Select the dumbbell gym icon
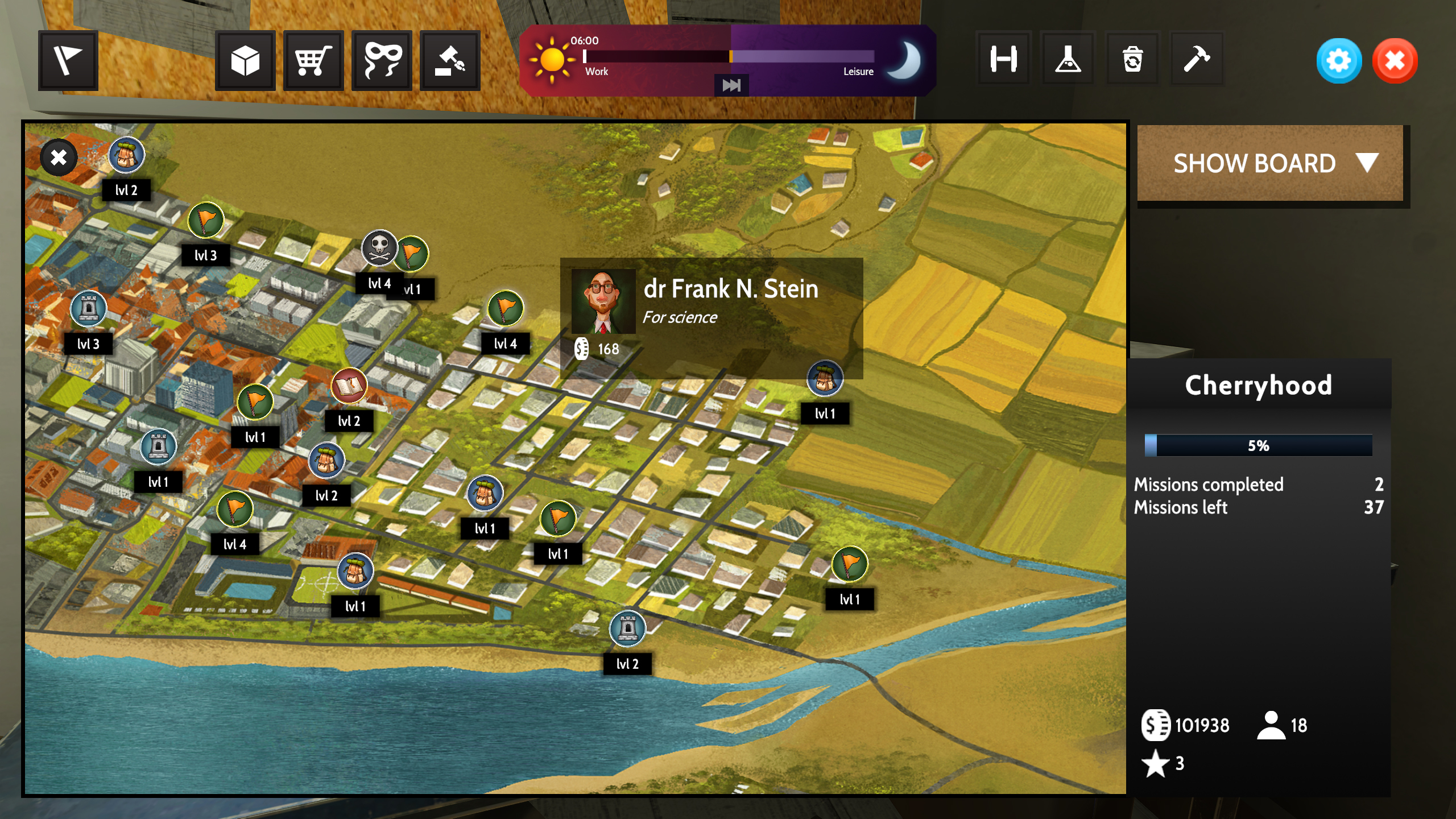Viewport: 1456px width, 819px height. [1003, 59]
